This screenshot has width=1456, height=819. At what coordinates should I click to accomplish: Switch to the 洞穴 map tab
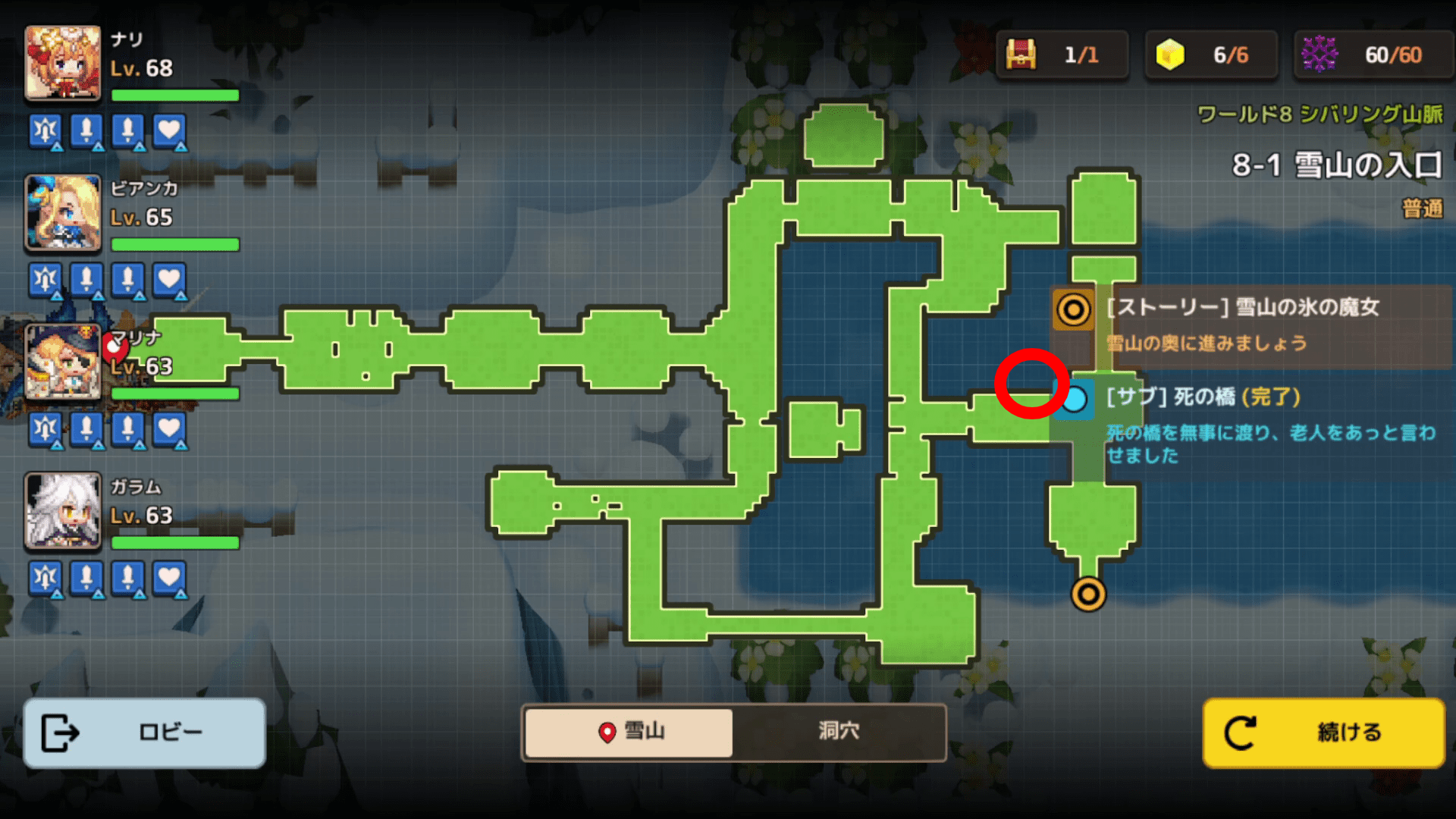click(x=839, y=732)
